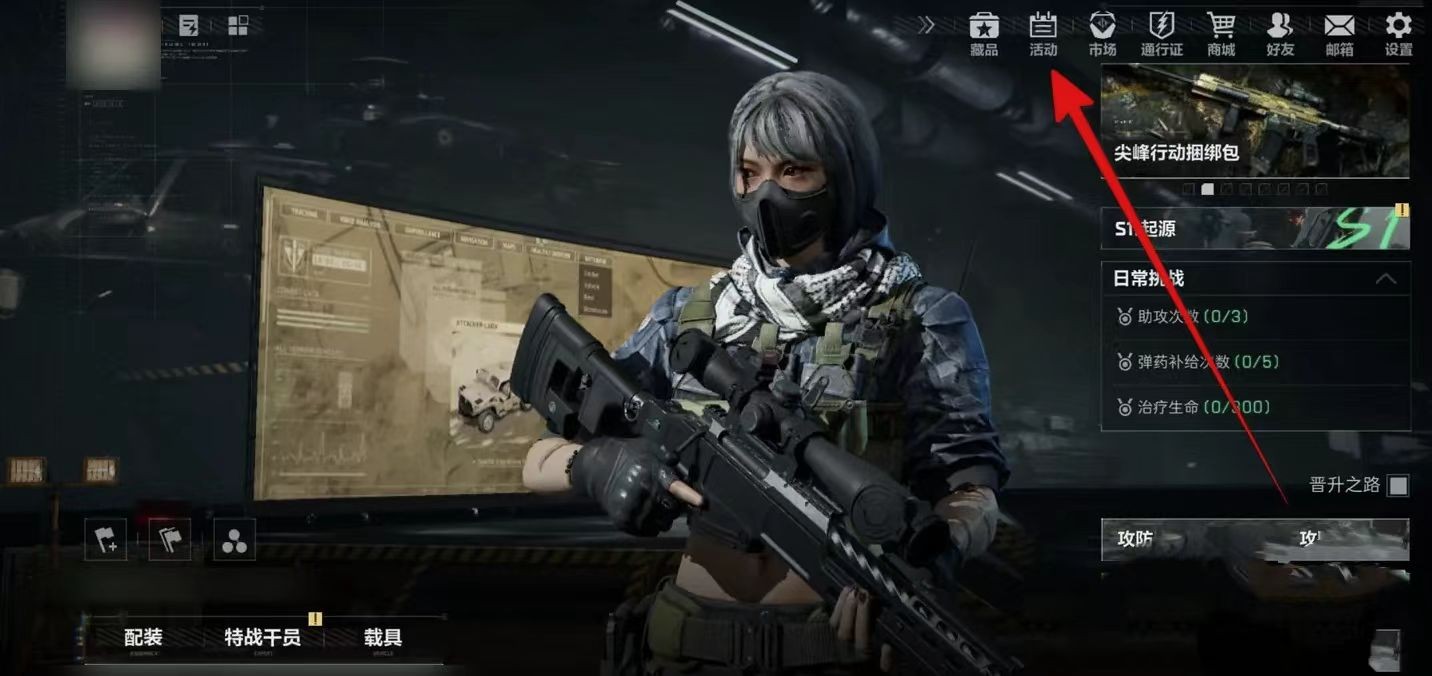View the 尖峰行动捆绑包 bundle banner
The width and height of the screenshot is (1432, 676).
pos(1255,120)
